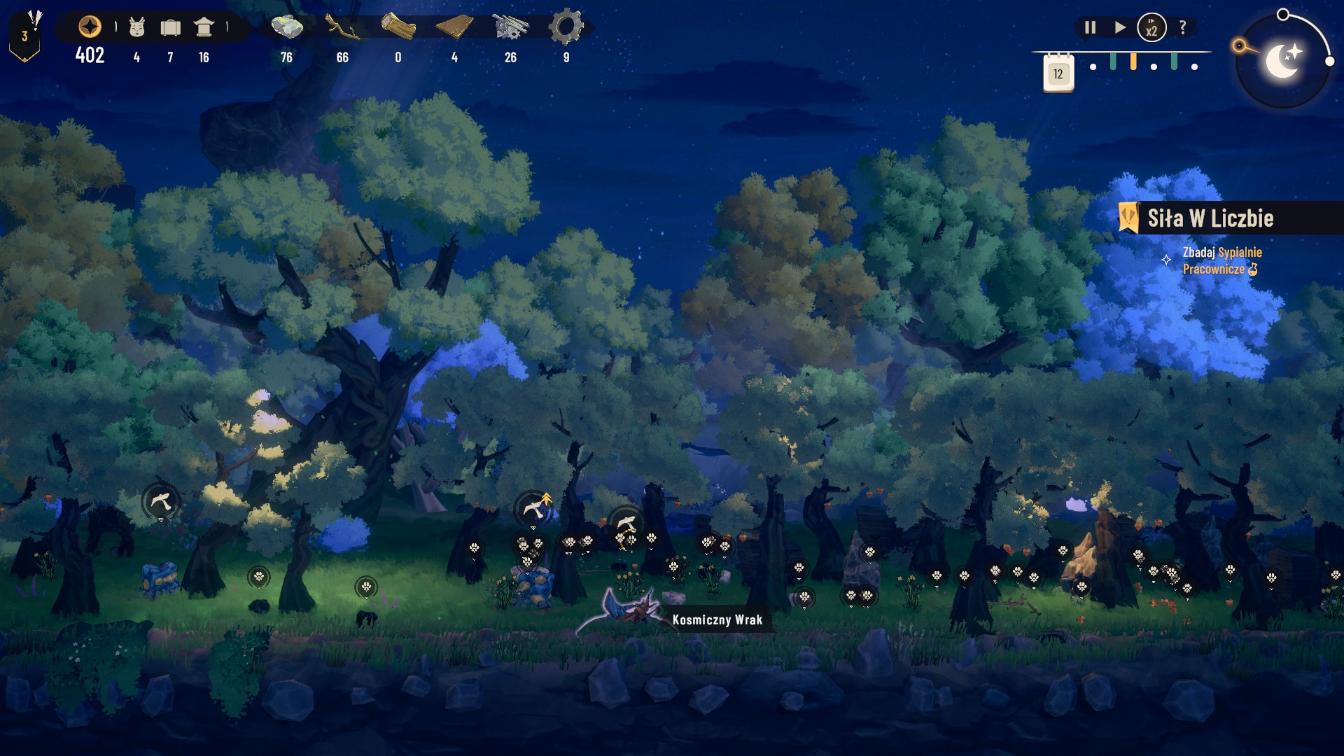Screen dimensions: 1344x756
Task: Select the Kosmiczny Wrak label
Action: [717, 620]
